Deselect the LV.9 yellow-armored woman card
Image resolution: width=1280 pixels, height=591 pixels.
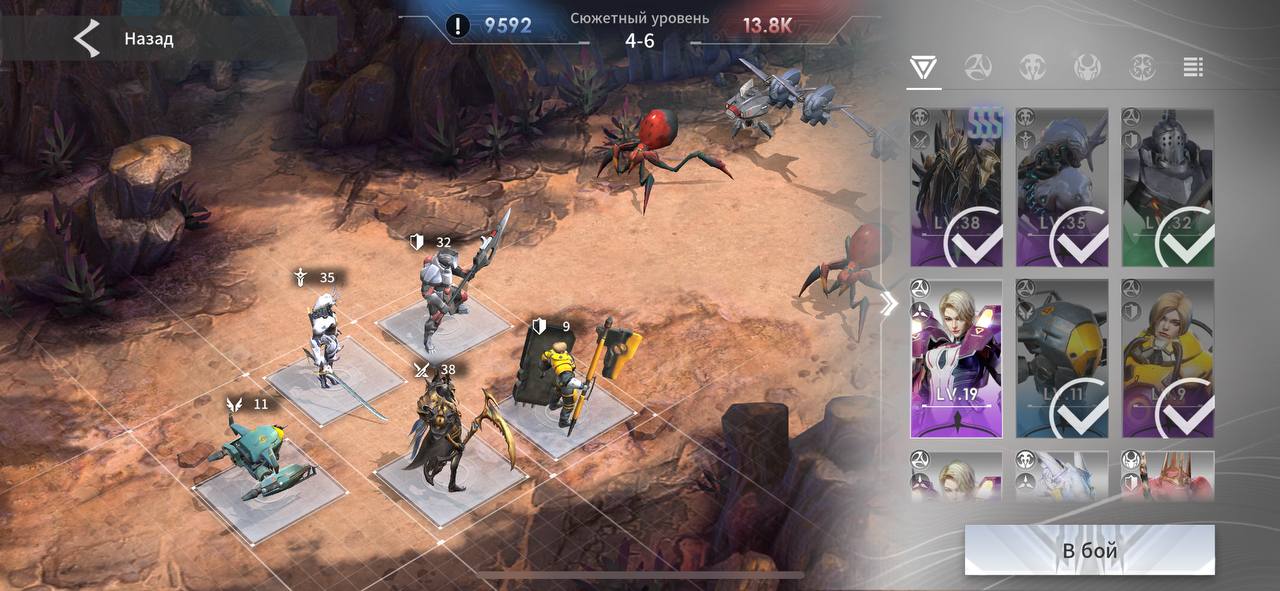(1168, 358)
